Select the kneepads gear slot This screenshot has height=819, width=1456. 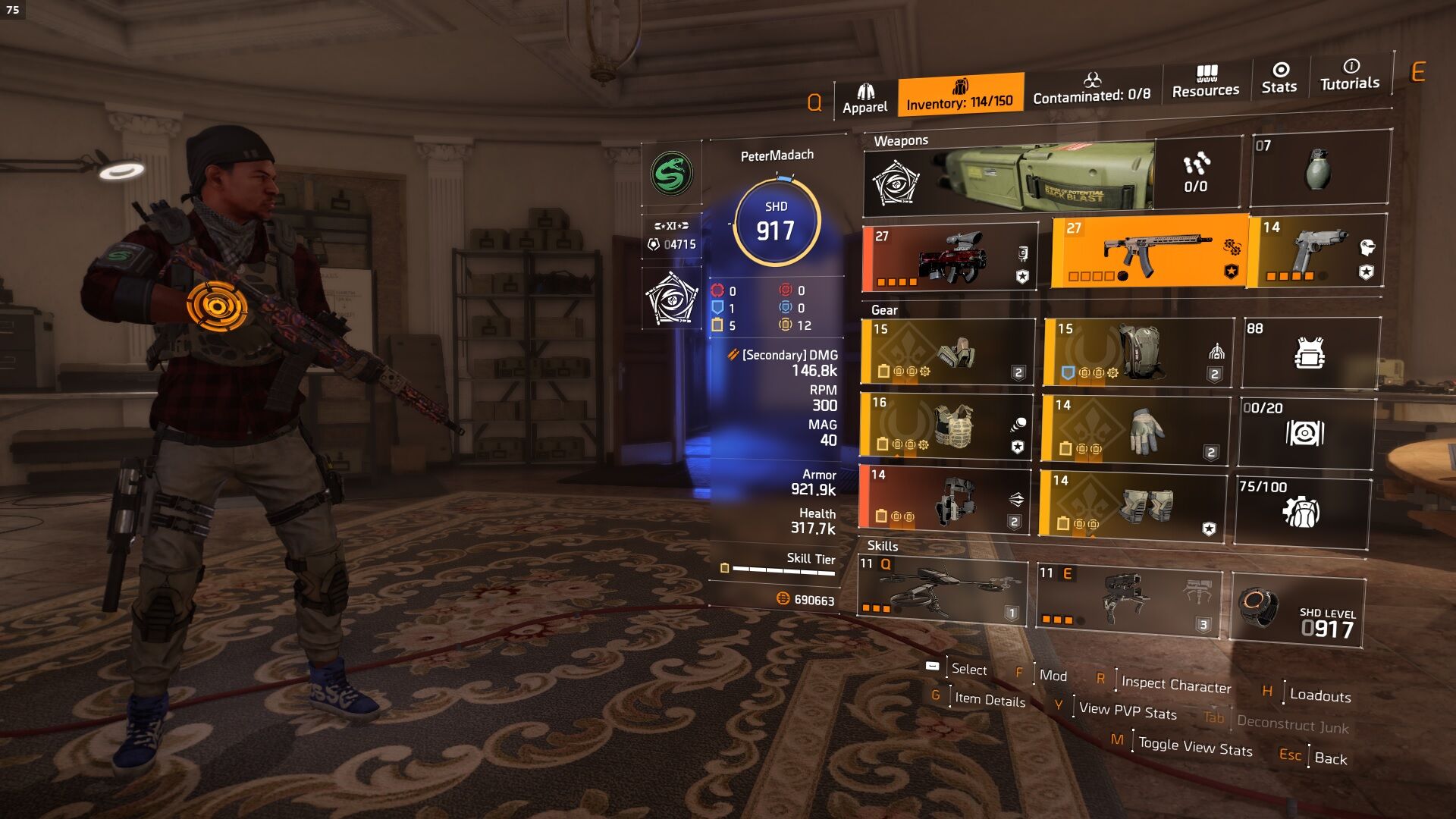[x=1132, y=505]
